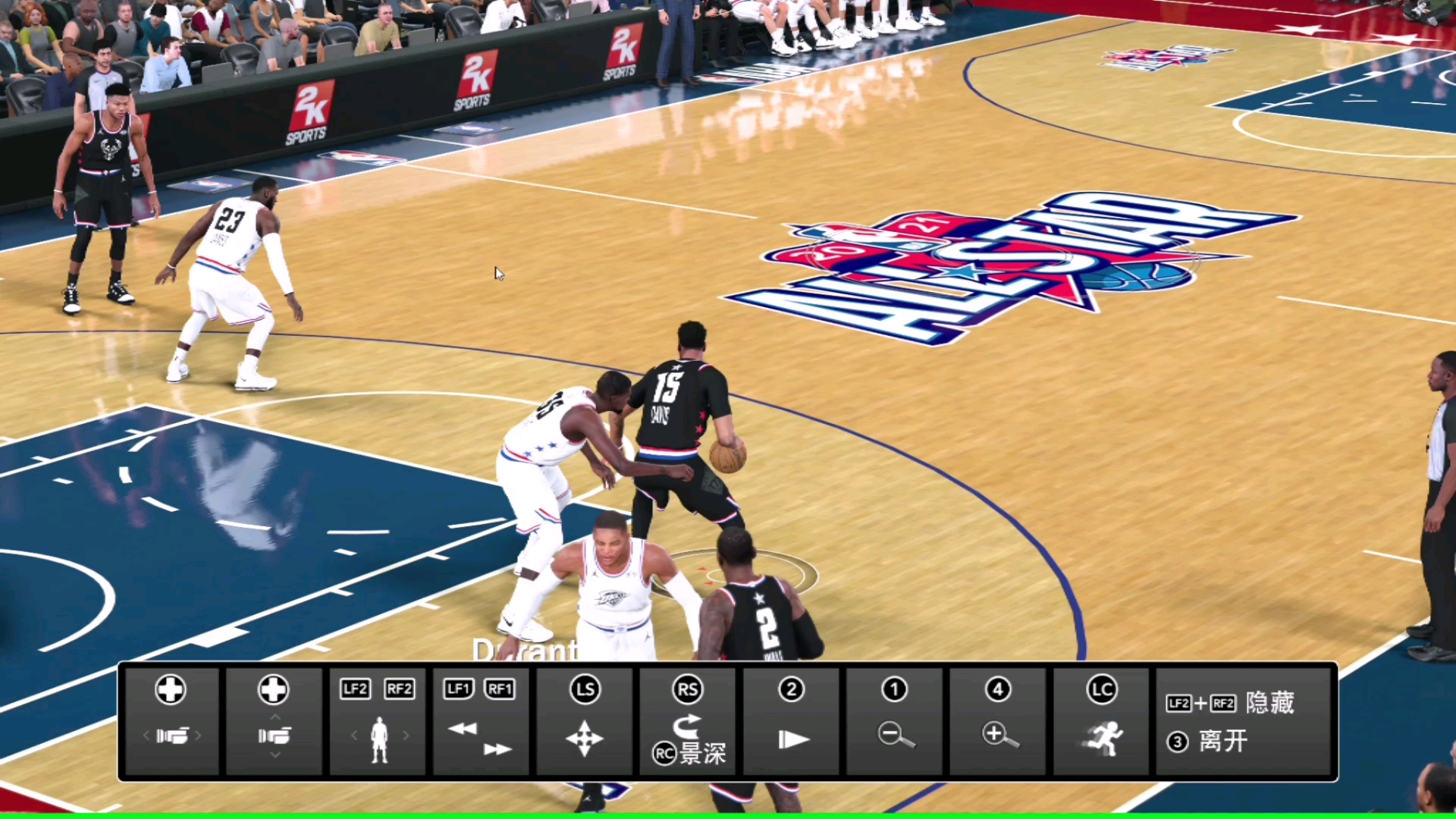Choose the player silhouette selector
The image size is (1456, 819).
[379, 739]
